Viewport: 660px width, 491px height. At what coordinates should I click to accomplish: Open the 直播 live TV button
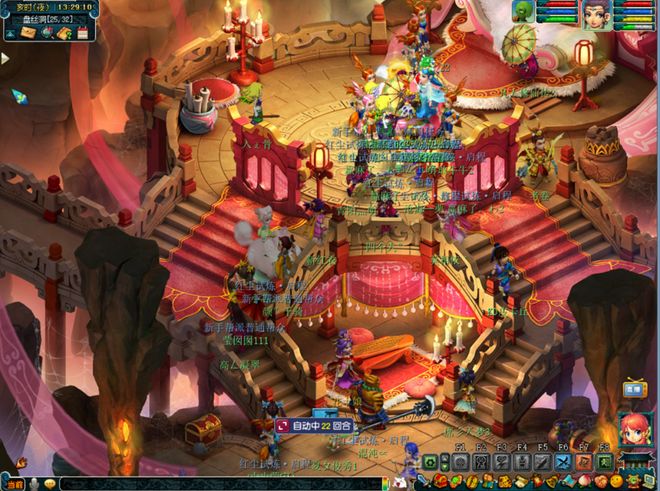point(632,390)
